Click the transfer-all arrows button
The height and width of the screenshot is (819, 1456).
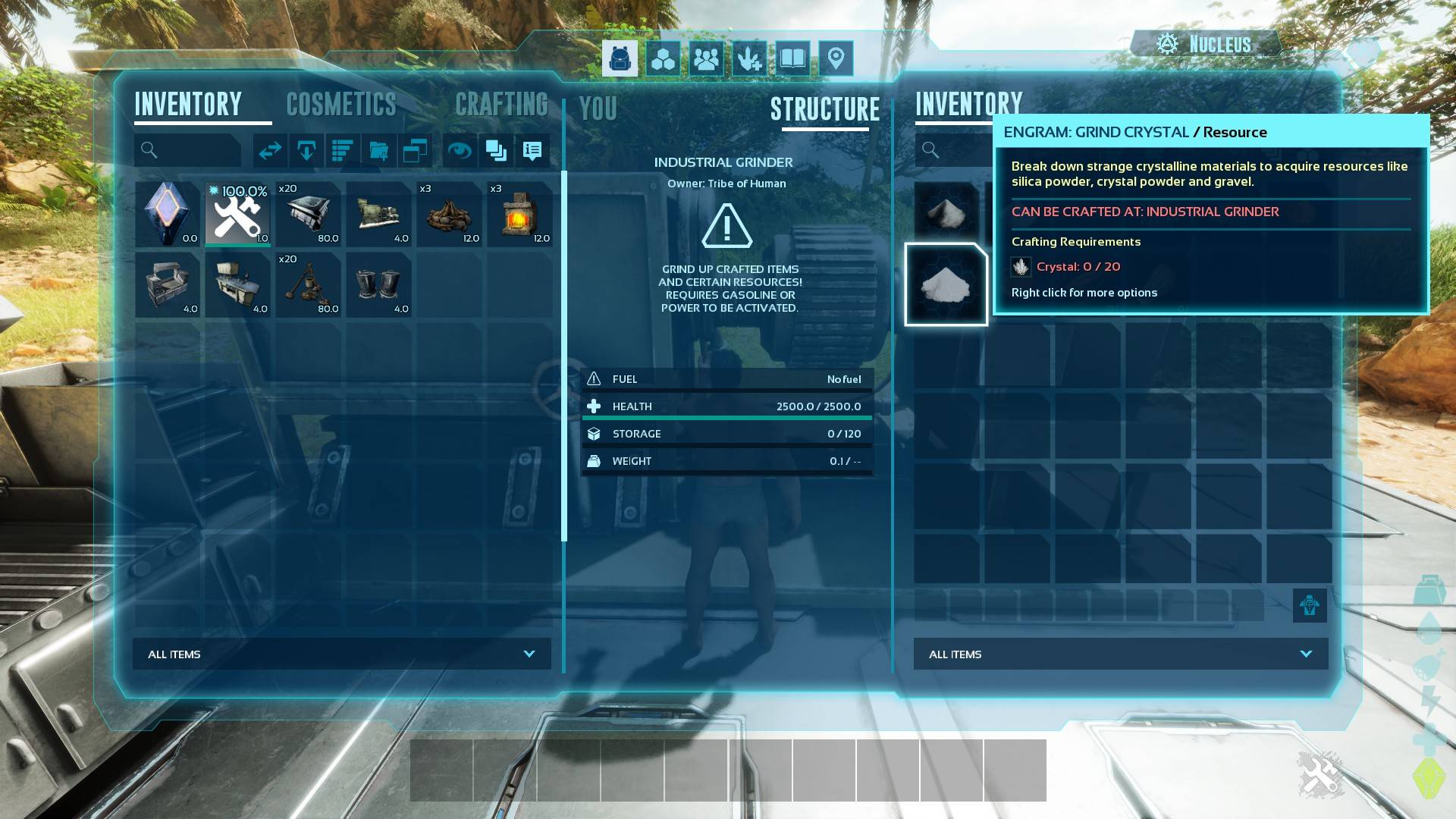pyautogui.click(x=270, y=151)
